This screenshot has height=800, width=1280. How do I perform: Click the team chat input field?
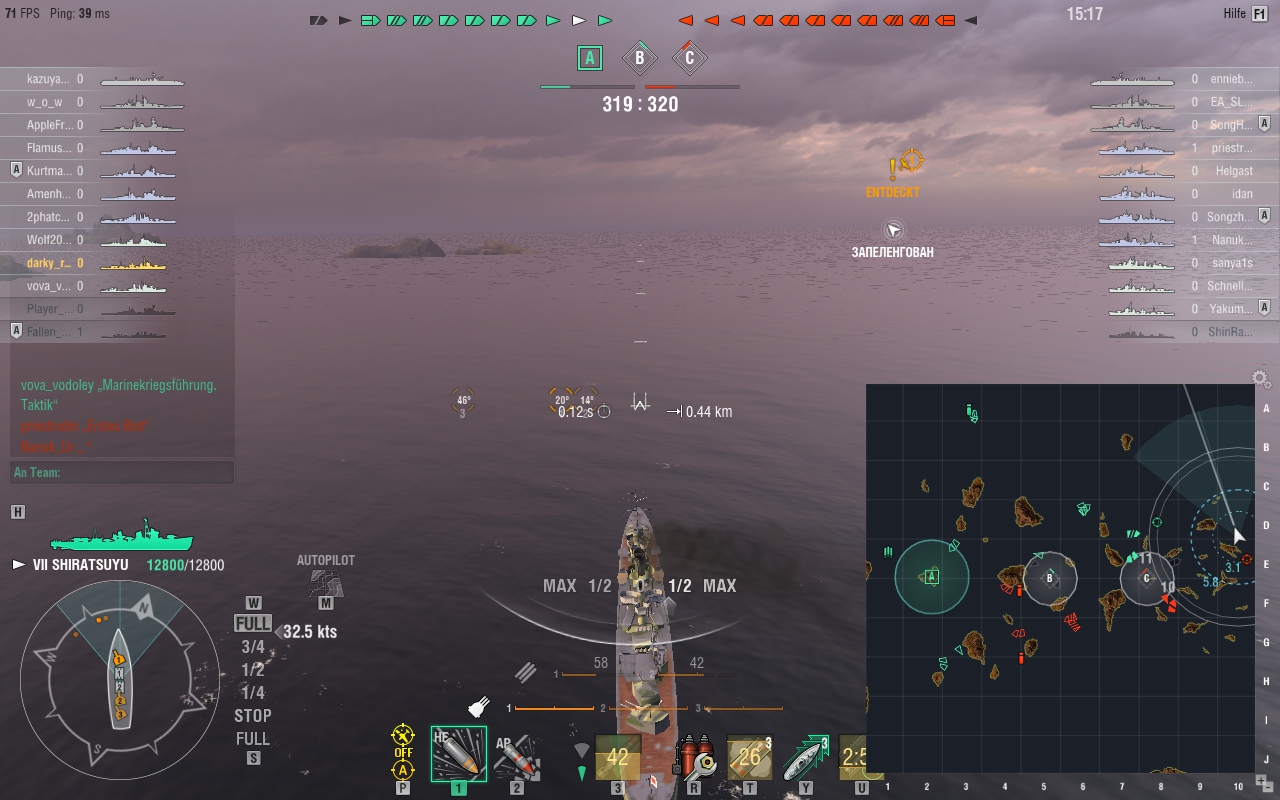122,472
